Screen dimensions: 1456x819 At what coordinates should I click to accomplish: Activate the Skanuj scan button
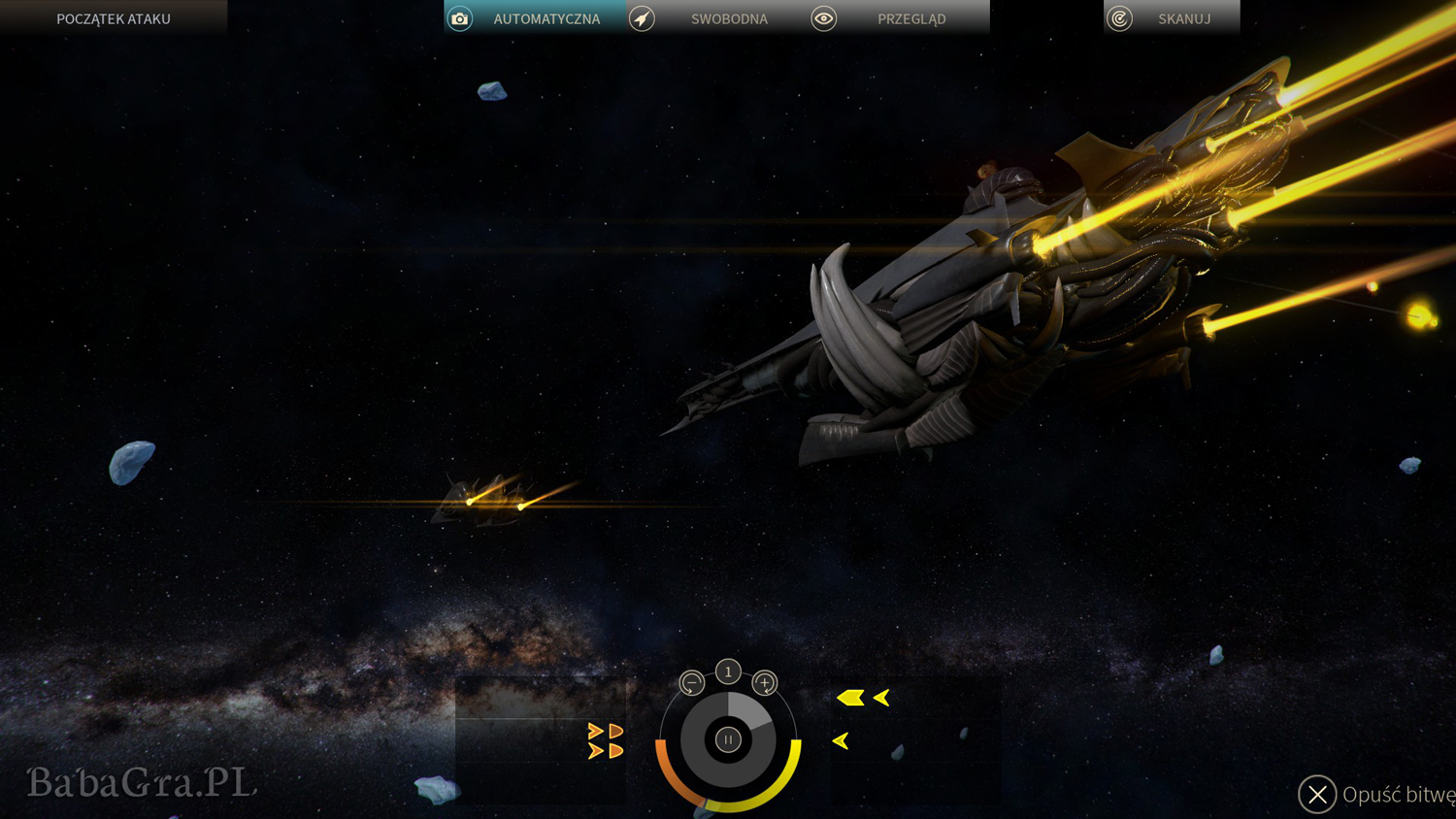(1171, 18)
